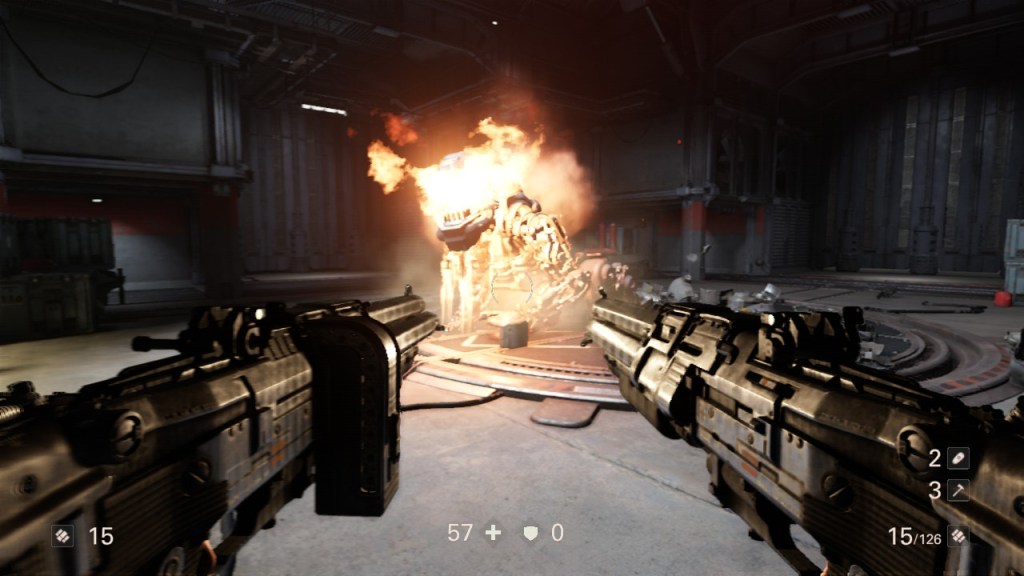1024x576 pixels.
Task: Click the throwing knife icon
Action: tap(959, 490)
